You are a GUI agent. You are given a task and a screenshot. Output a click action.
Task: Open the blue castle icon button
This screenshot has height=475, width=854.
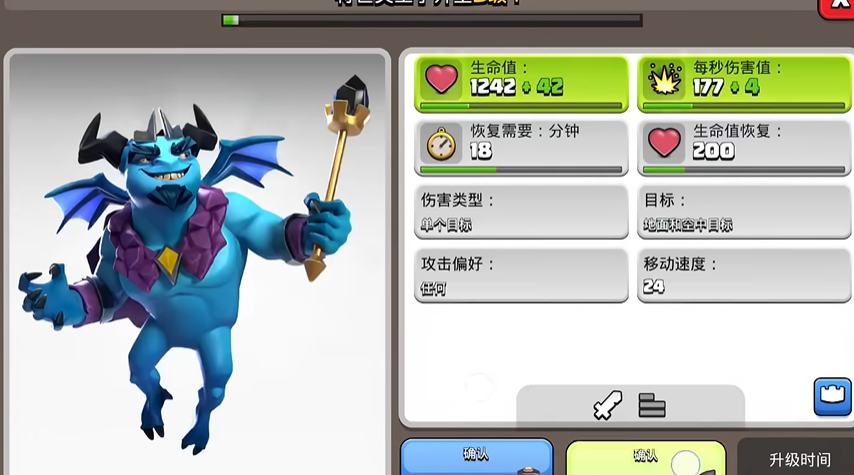(832, 397)
